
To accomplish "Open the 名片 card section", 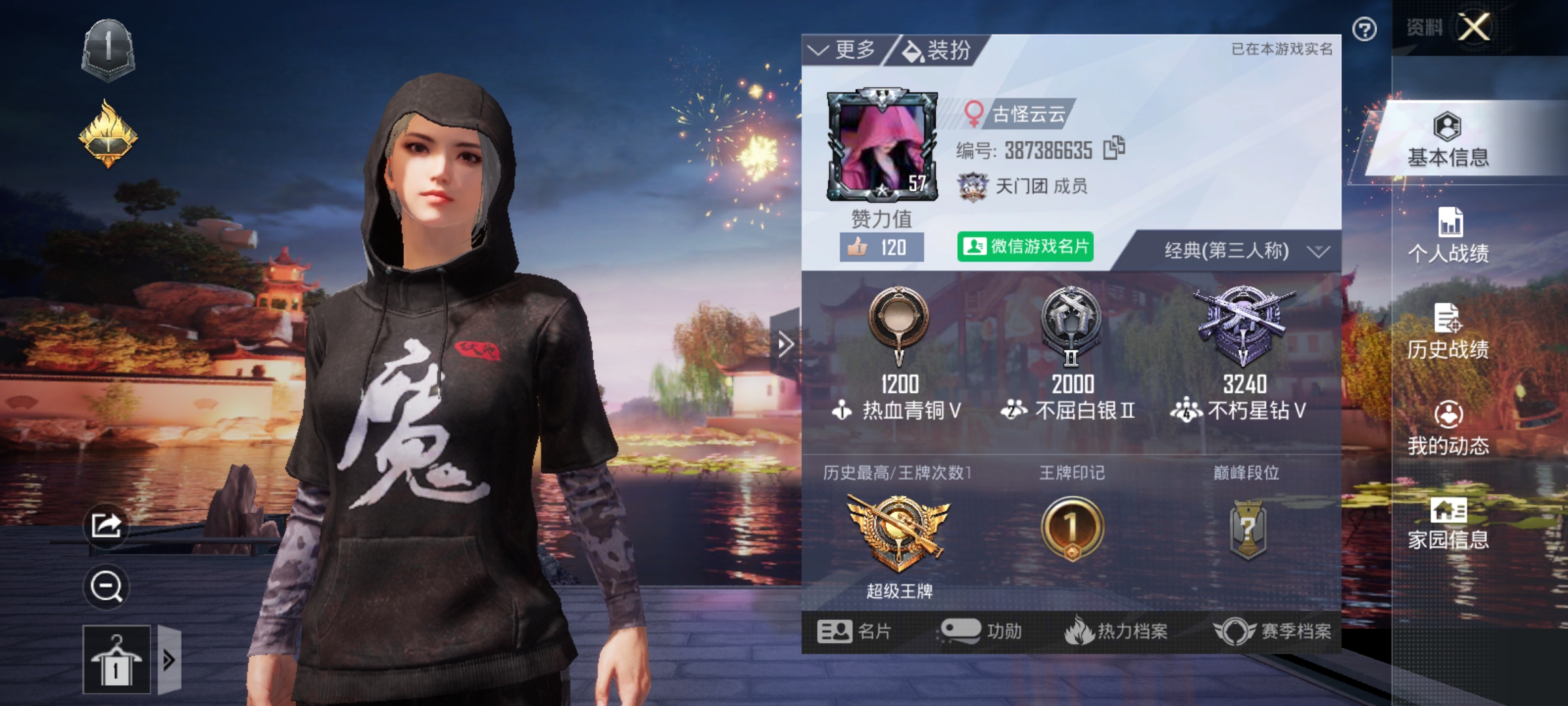I will point(854,631).
